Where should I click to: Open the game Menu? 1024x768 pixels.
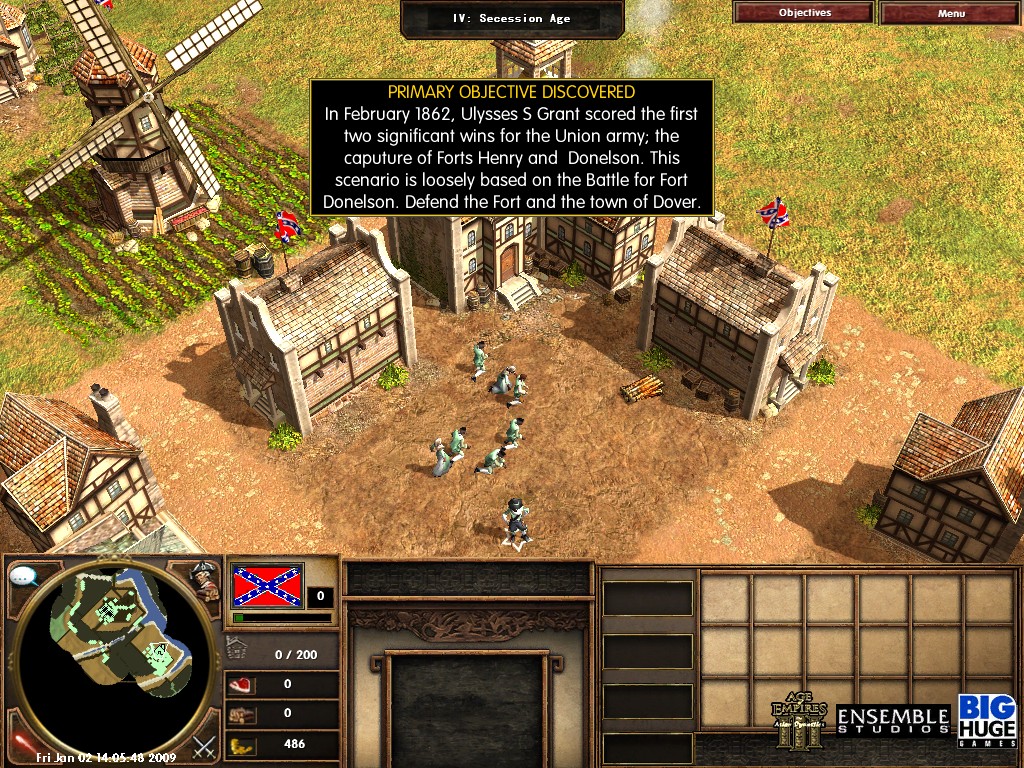pos(951,13)
